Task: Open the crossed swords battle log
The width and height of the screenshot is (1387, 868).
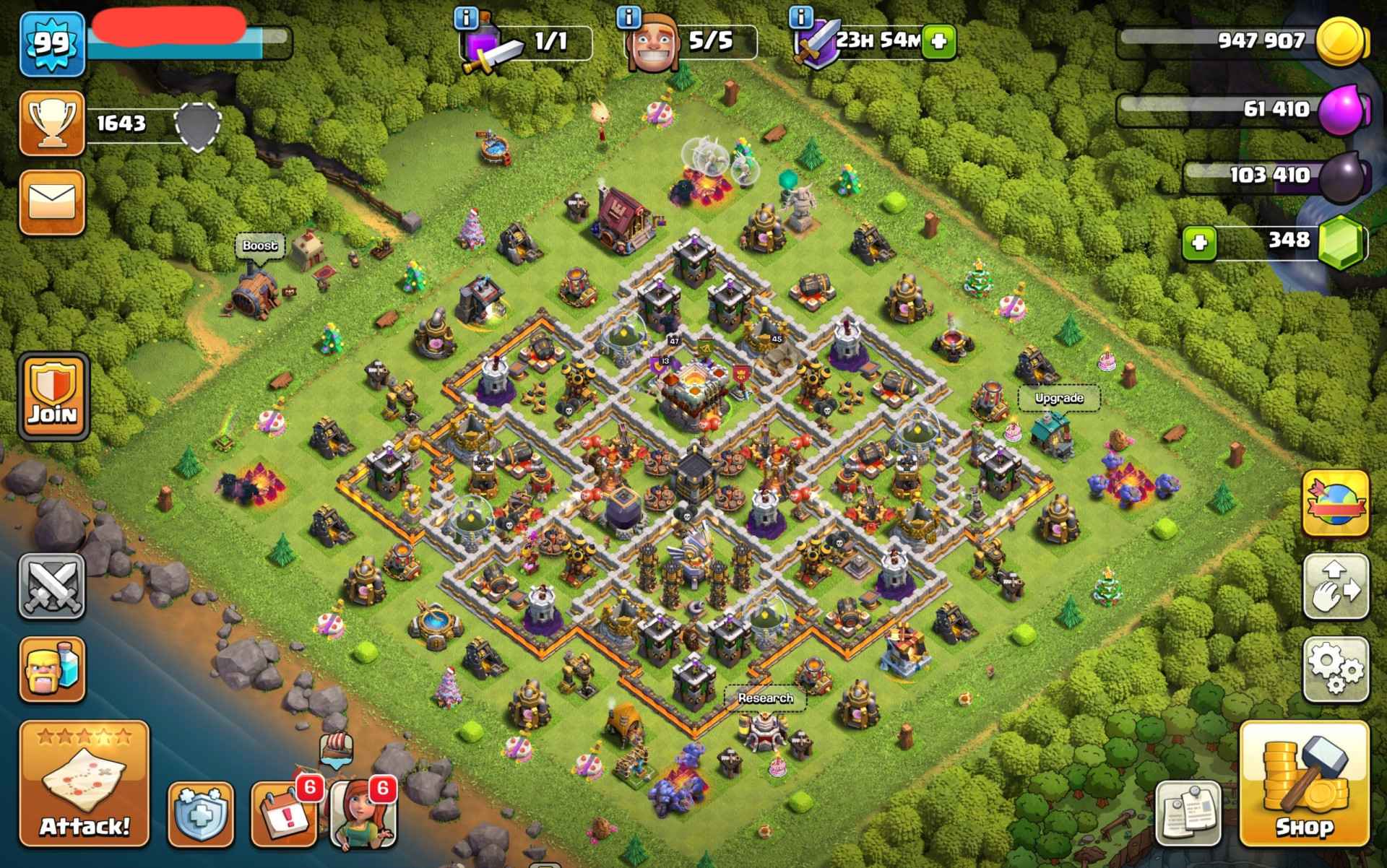Action: click(51, 586)
